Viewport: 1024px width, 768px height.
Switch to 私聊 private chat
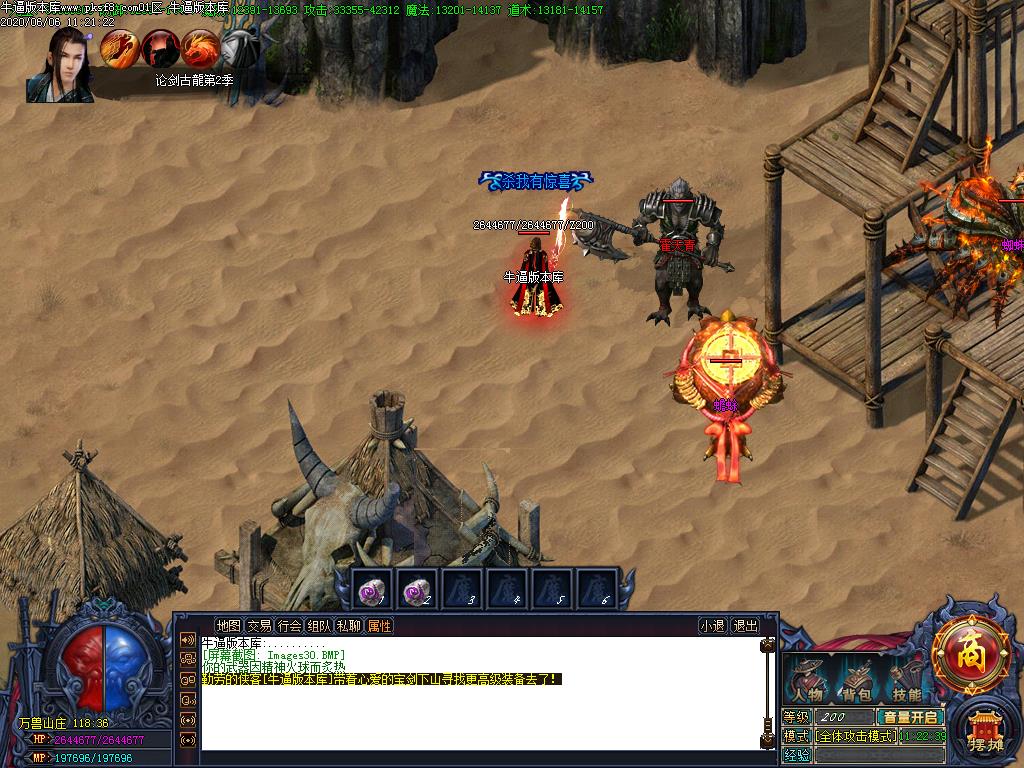[x=349, y=626]
